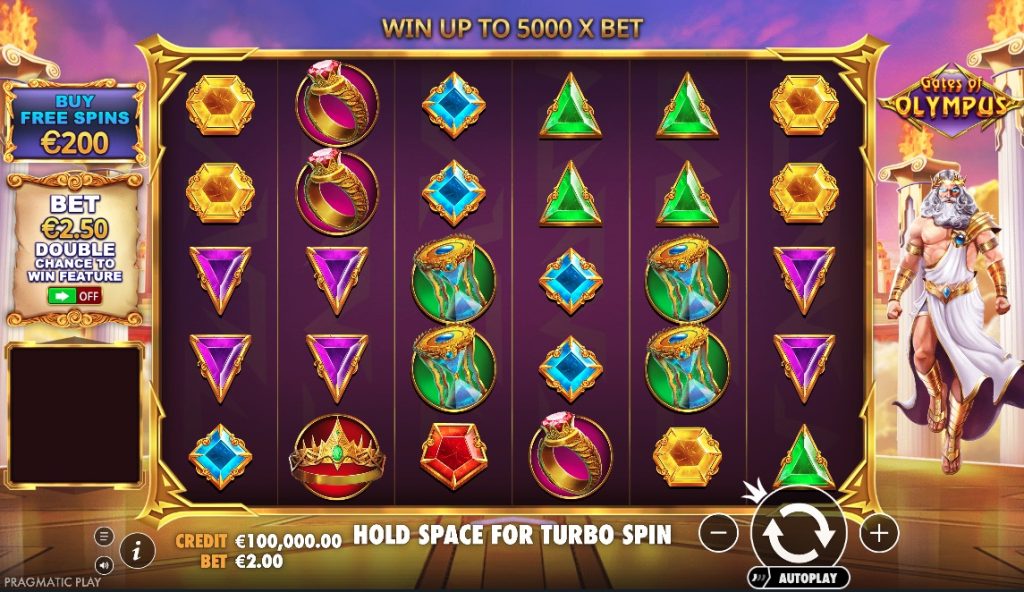Increase the bet with the plus button

pyautogui.click(x=878, y=533)
